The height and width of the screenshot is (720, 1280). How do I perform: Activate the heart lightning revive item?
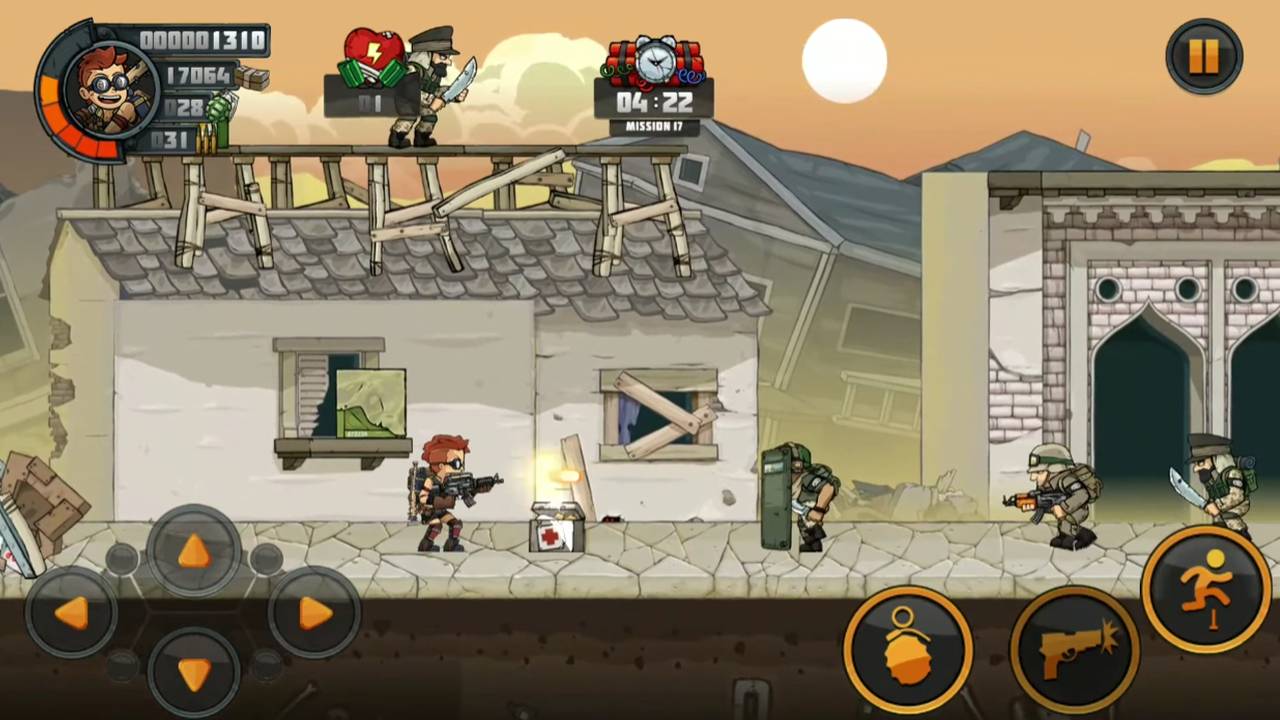tap(374, 60)
